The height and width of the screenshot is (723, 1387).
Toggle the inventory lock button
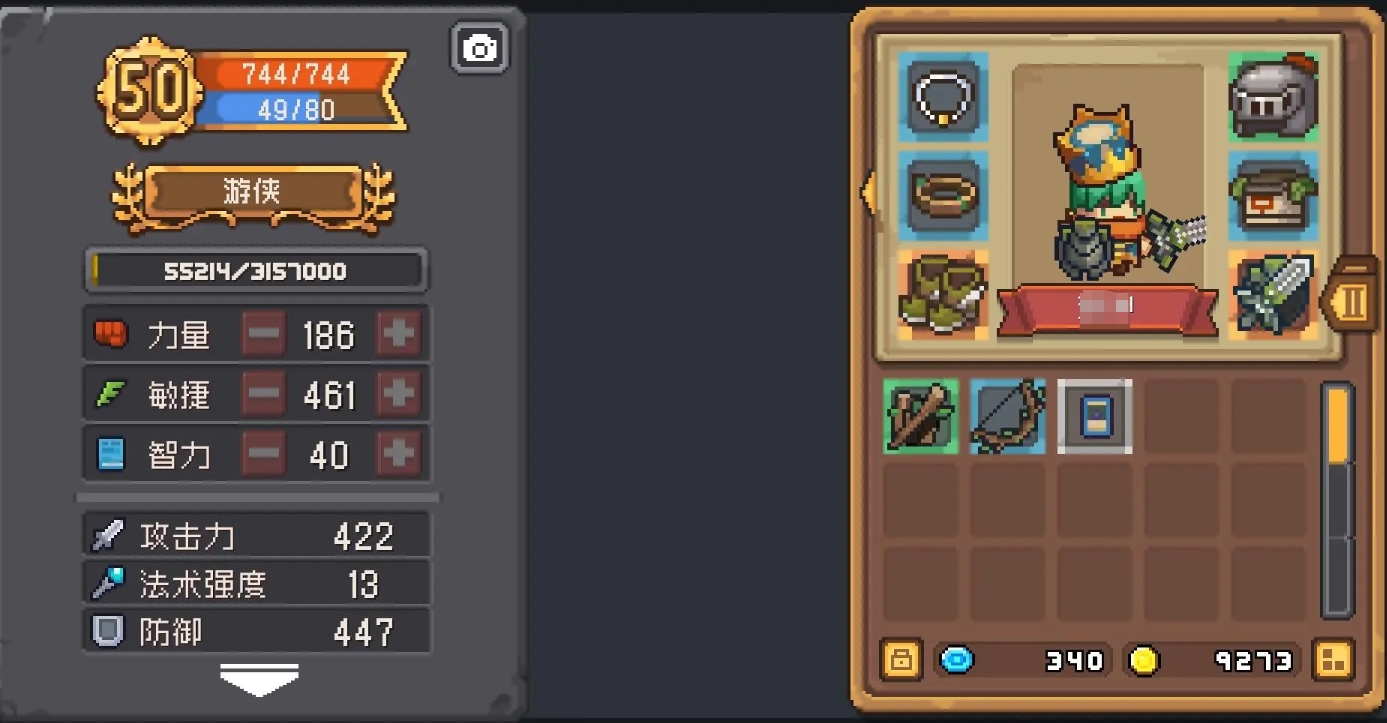coord(901,660)
